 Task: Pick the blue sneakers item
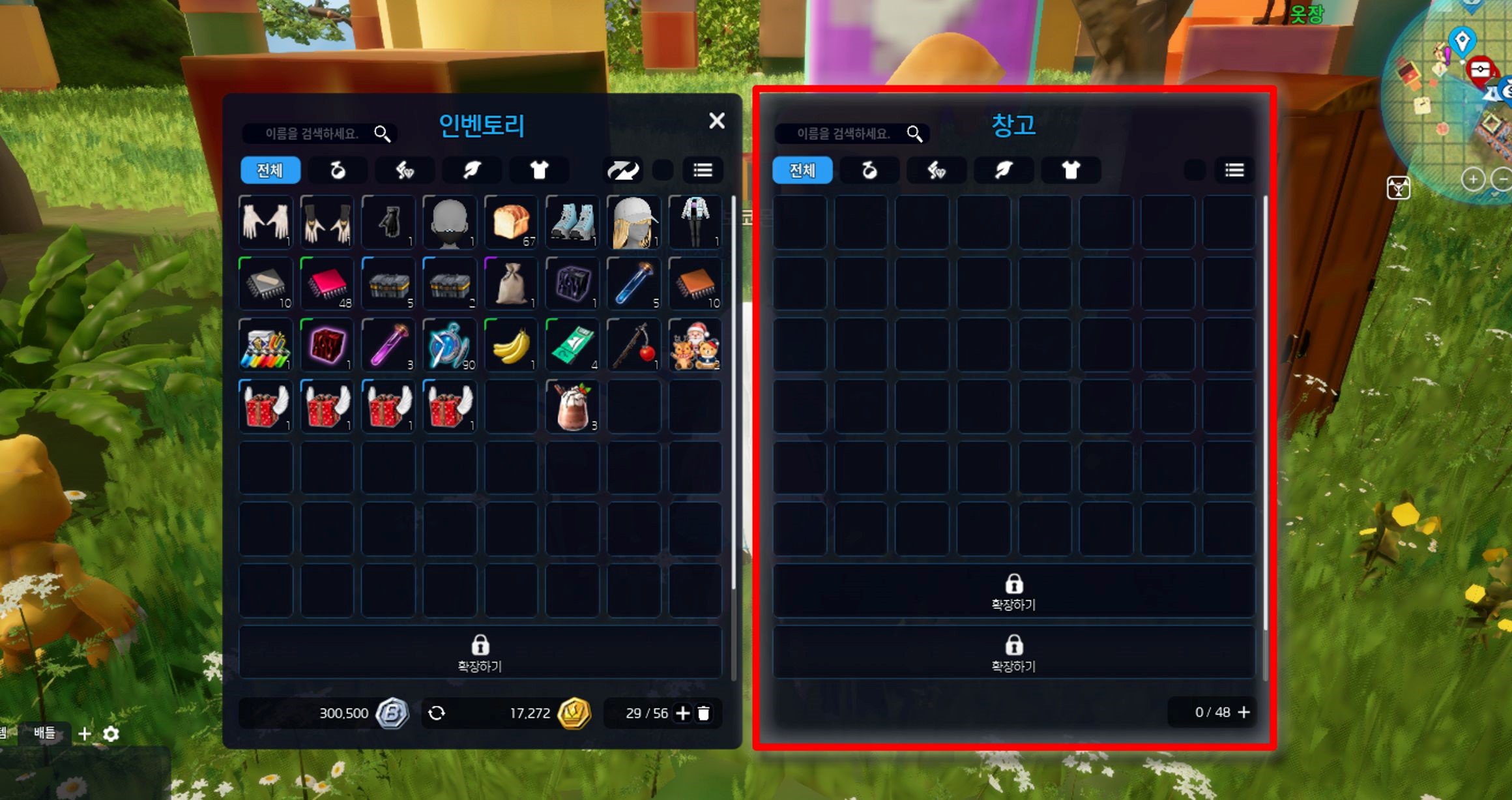572,222
